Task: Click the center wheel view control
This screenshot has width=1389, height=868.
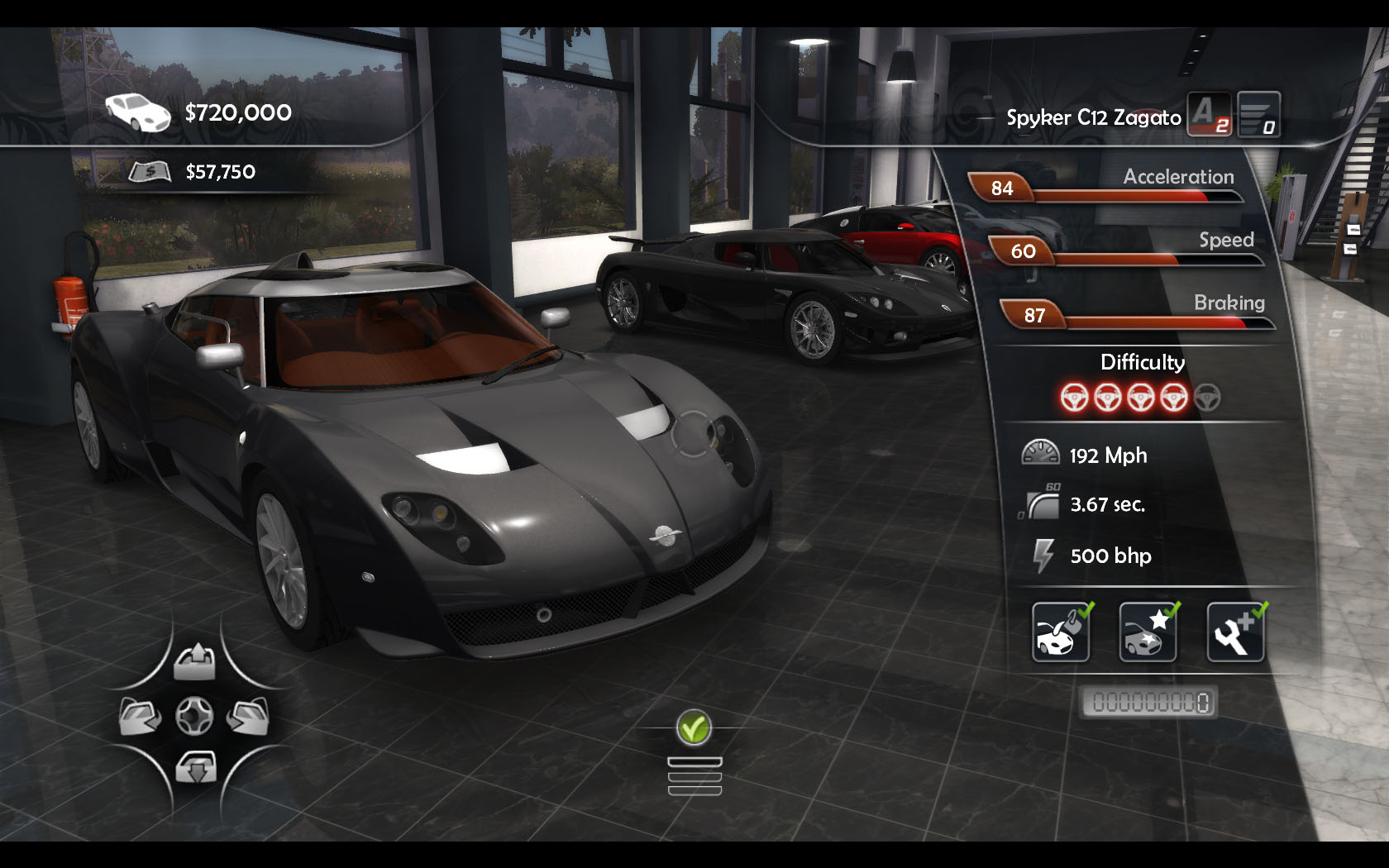Action: click(194, 716)
